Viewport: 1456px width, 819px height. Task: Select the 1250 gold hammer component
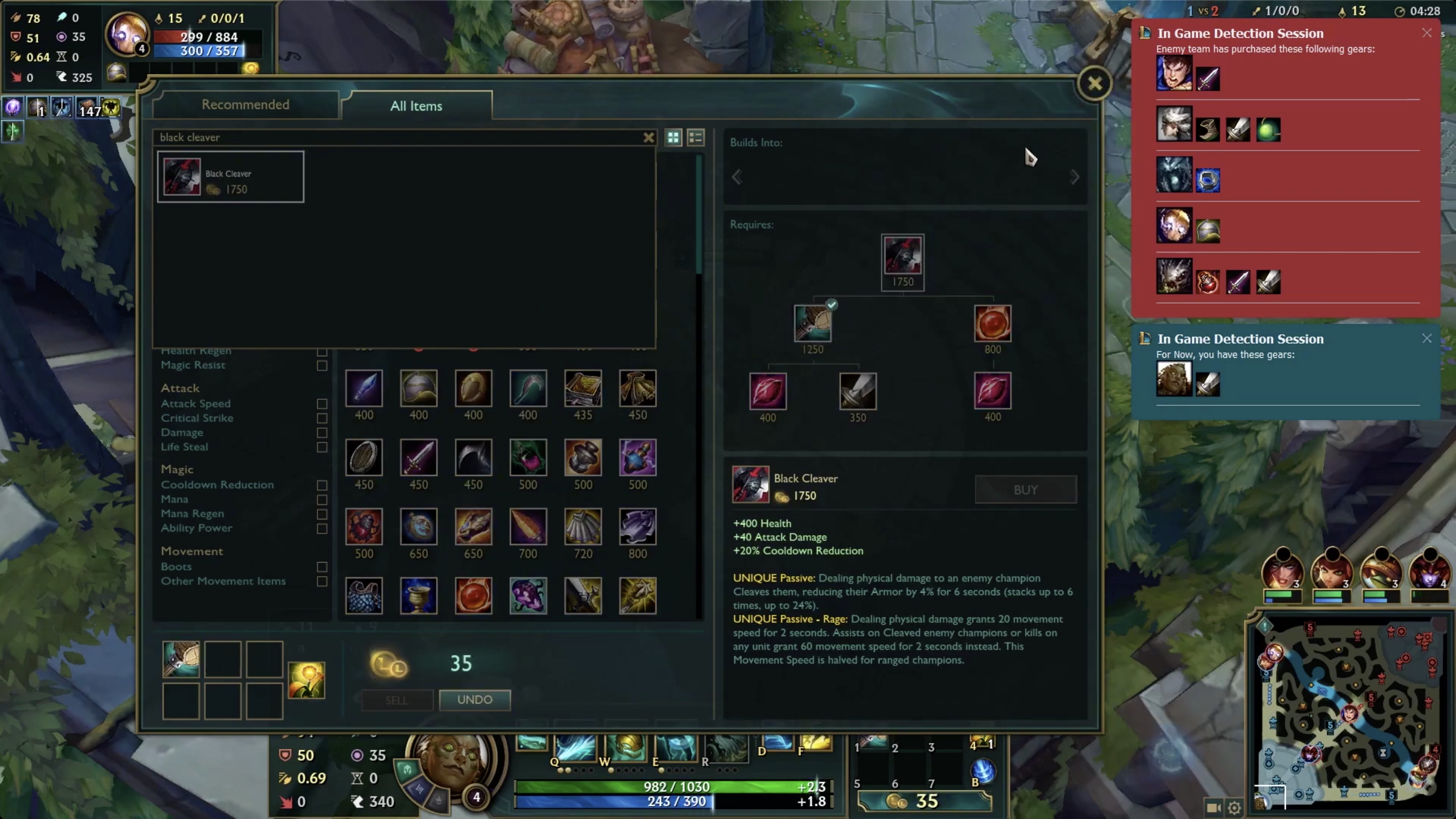(x=812, y=323)
